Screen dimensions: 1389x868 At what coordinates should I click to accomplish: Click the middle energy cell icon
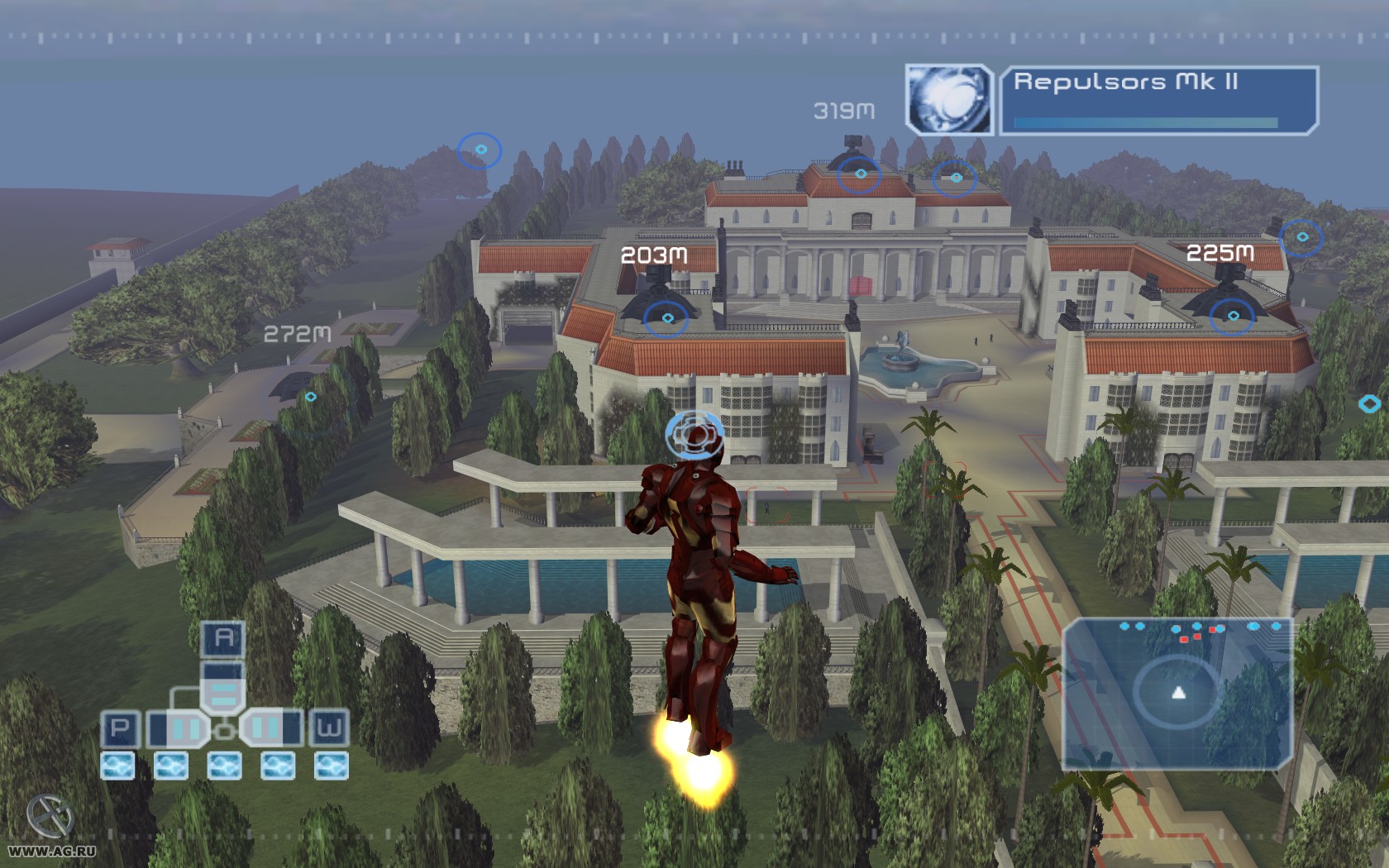point(224,766)
